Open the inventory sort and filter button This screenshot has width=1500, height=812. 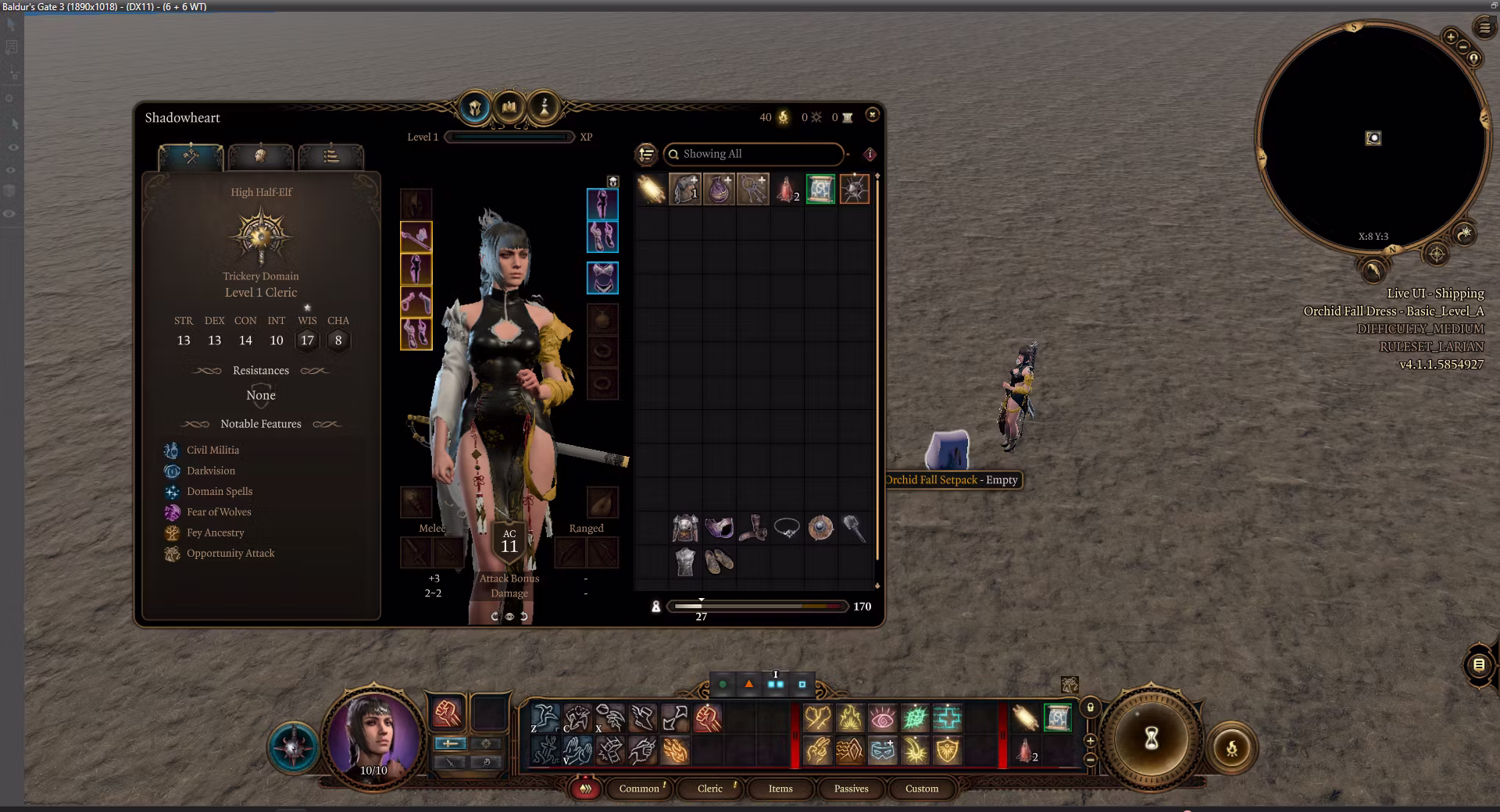tap(646, 155)
